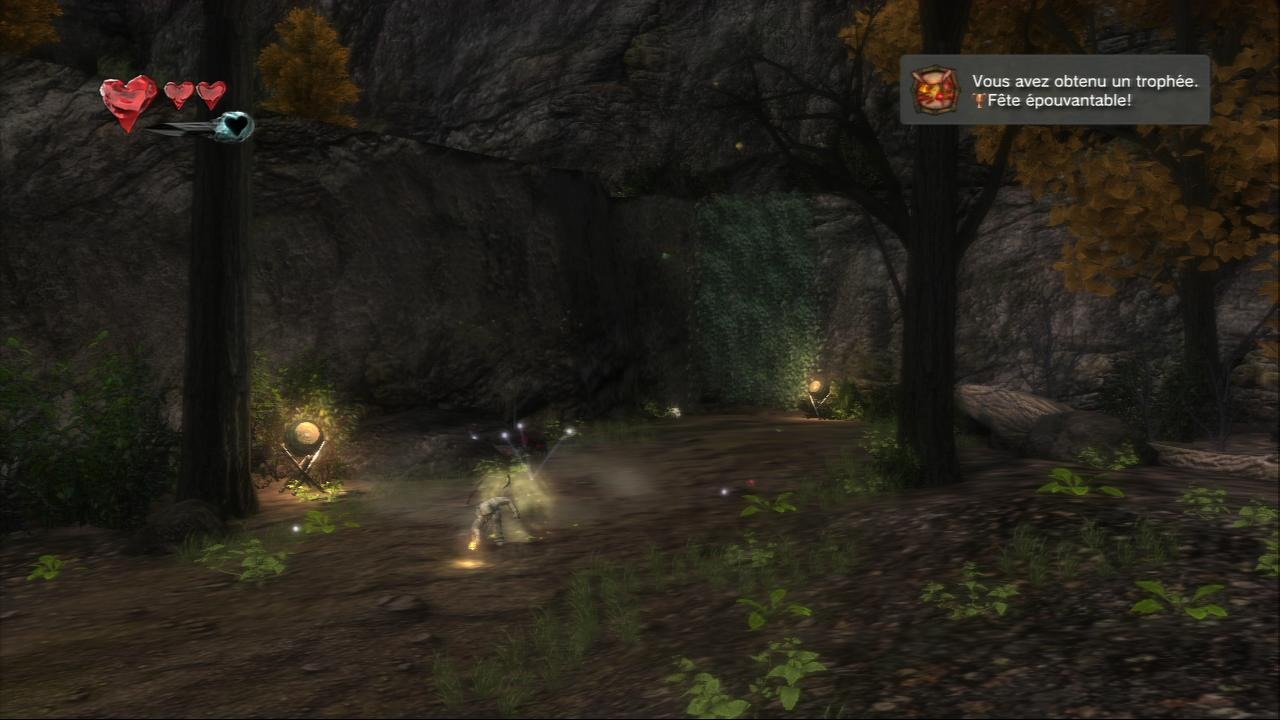The height and width of the screenshot is (720, 1280).
Task: Open the Fête épouvantable trophy notification
Action: [x=1054, y=90]
